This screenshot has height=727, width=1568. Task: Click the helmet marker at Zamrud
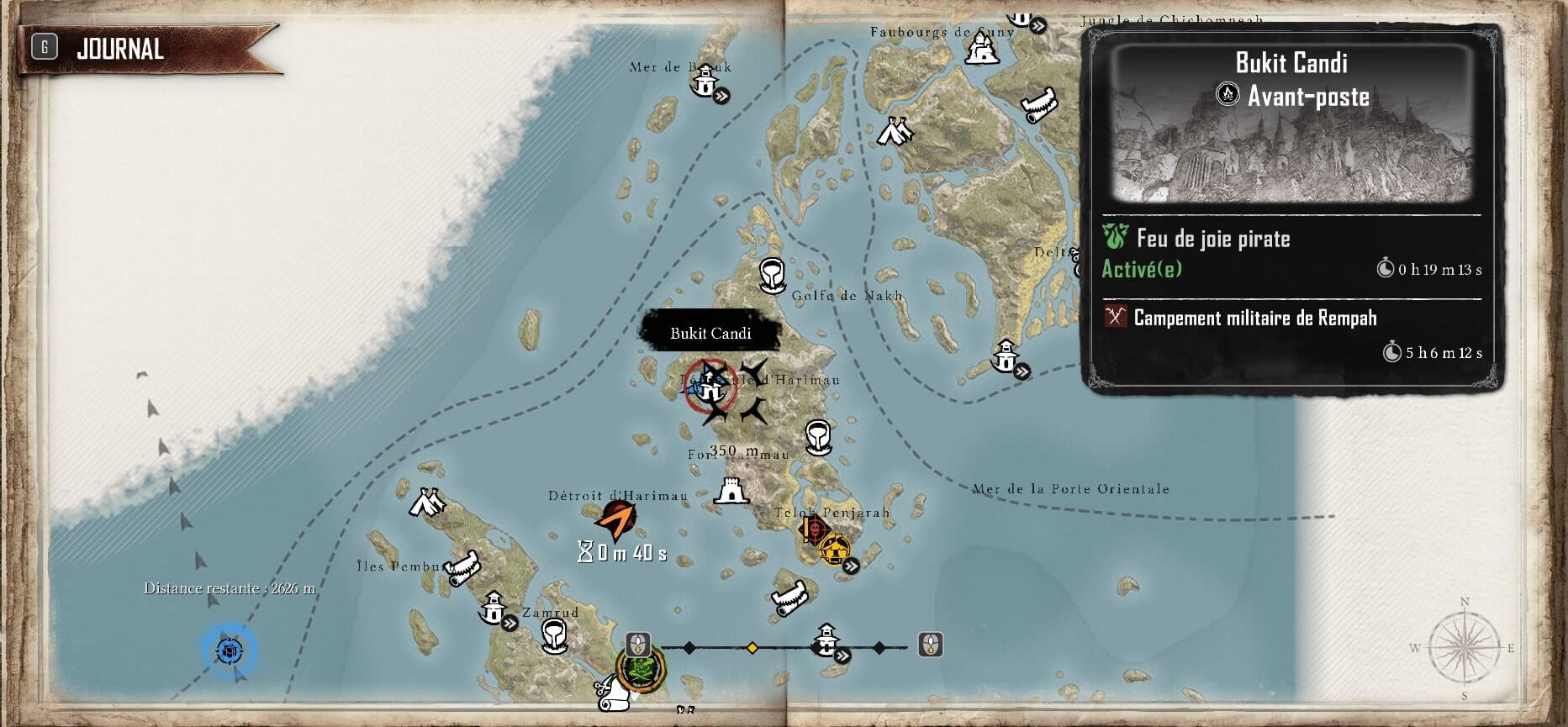(x=553, y=636)
